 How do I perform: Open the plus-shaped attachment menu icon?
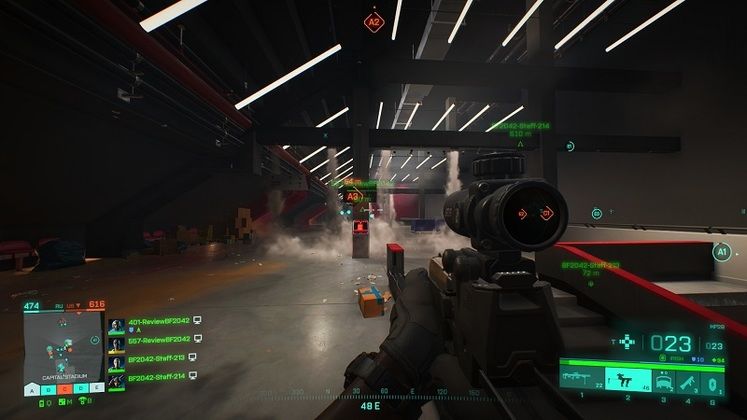pyautogui.click(x=628, y=343)
